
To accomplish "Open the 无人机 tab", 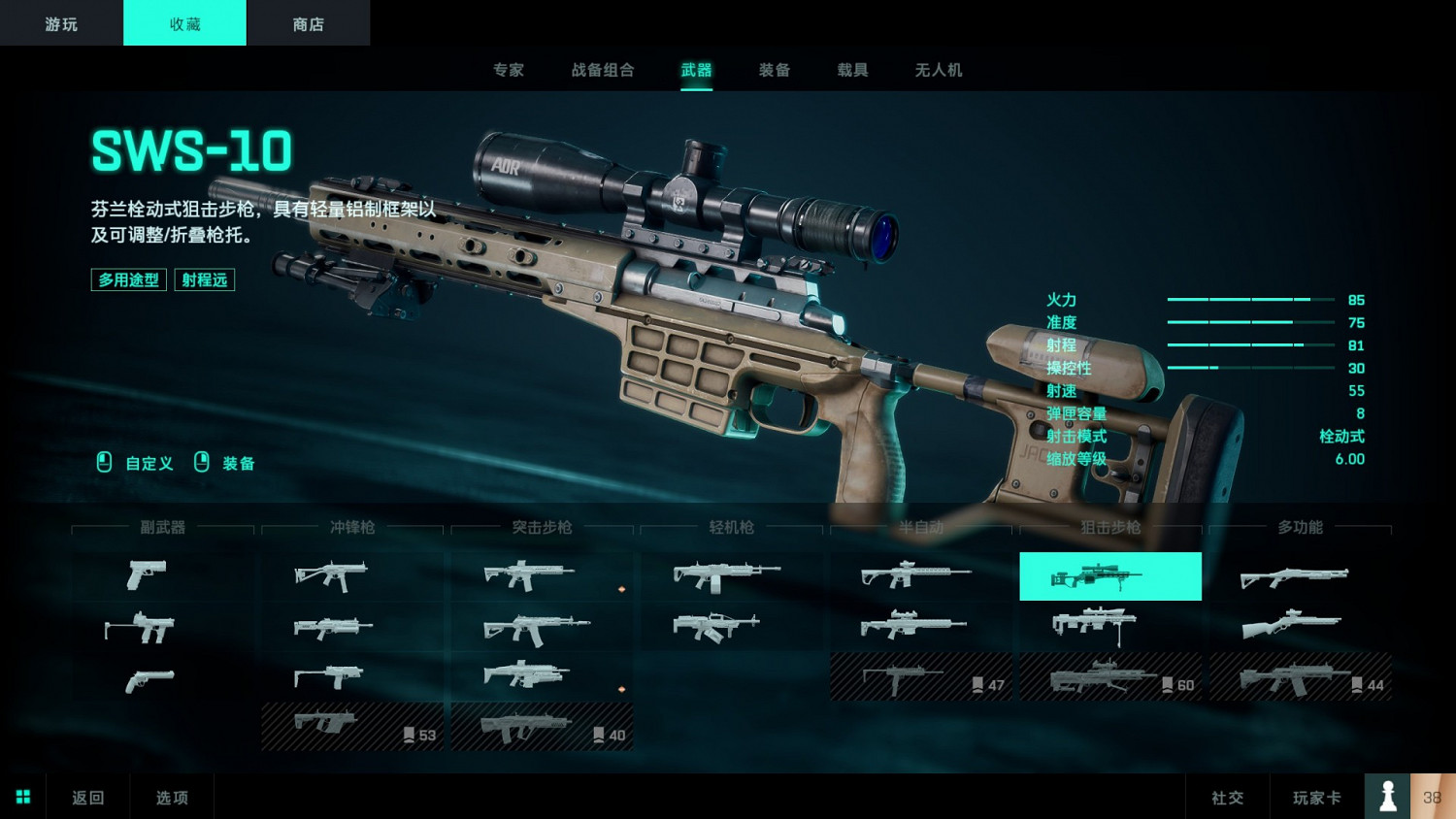I will (x=939, y=70).
